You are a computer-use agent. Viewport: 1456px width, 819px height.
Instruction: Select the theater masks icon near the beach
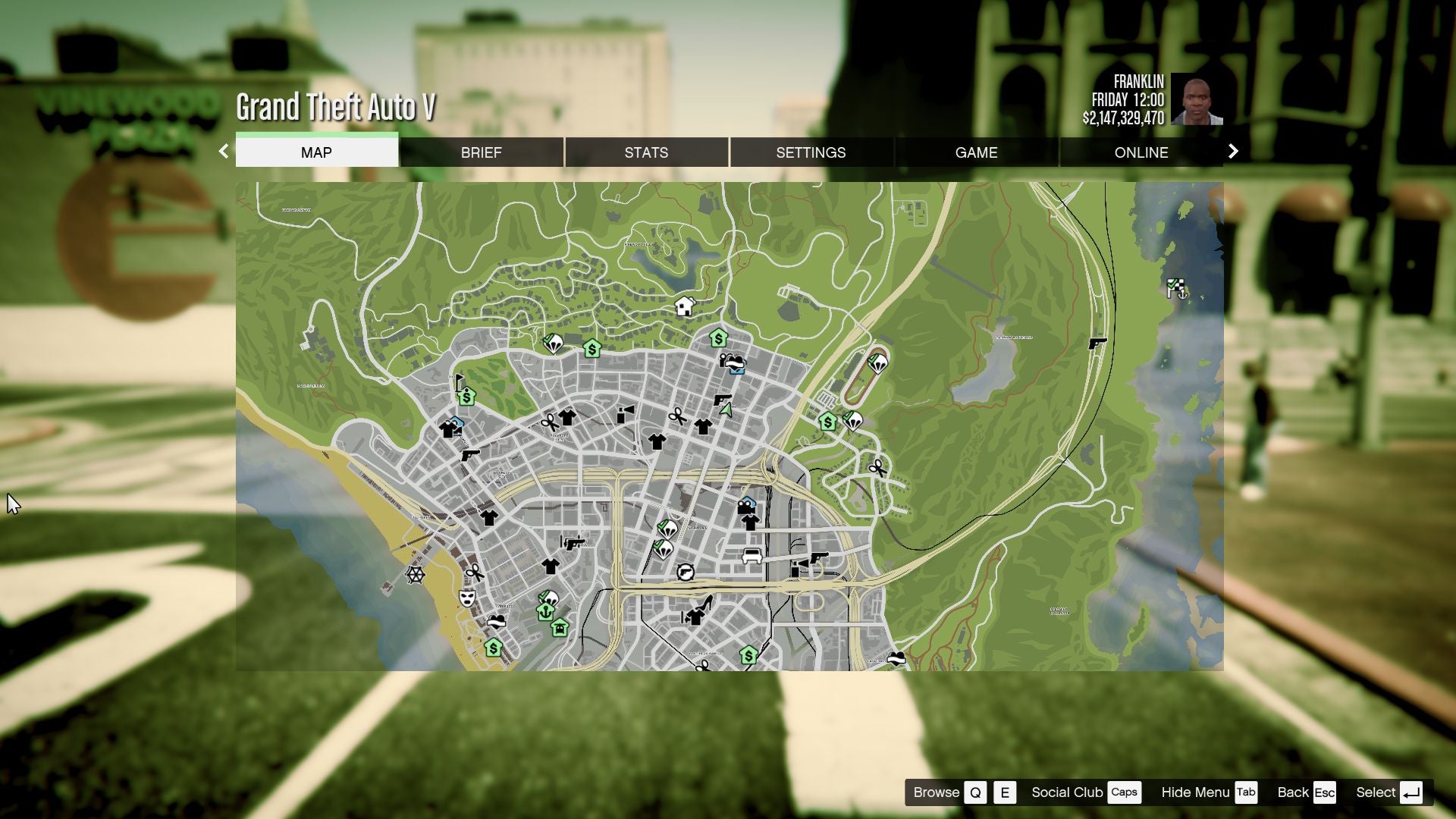[x=466, y=599]
